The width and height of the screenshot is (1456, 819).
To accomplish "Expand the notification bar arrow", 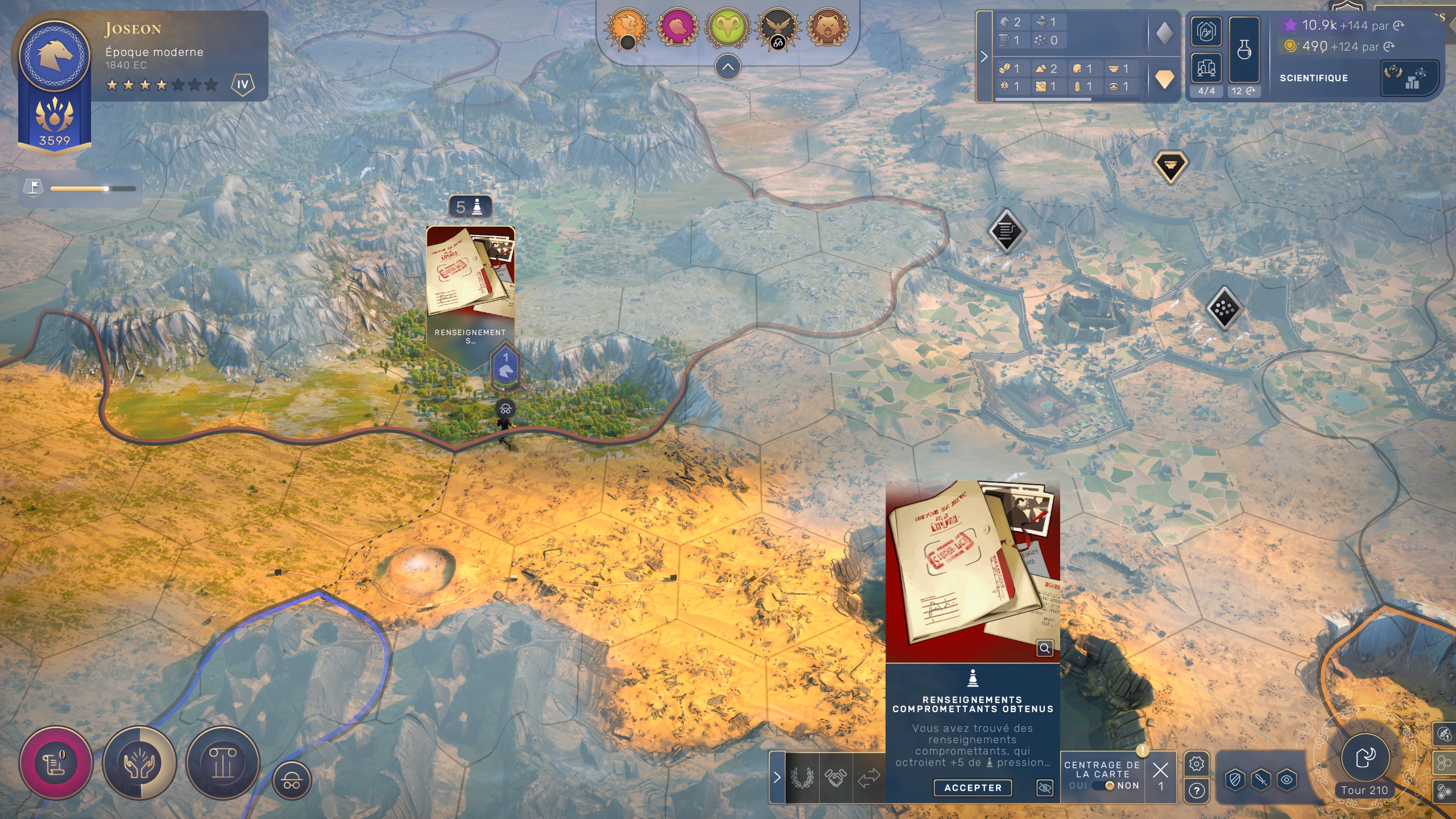I will pyautogui.click(x=777, y=777).
